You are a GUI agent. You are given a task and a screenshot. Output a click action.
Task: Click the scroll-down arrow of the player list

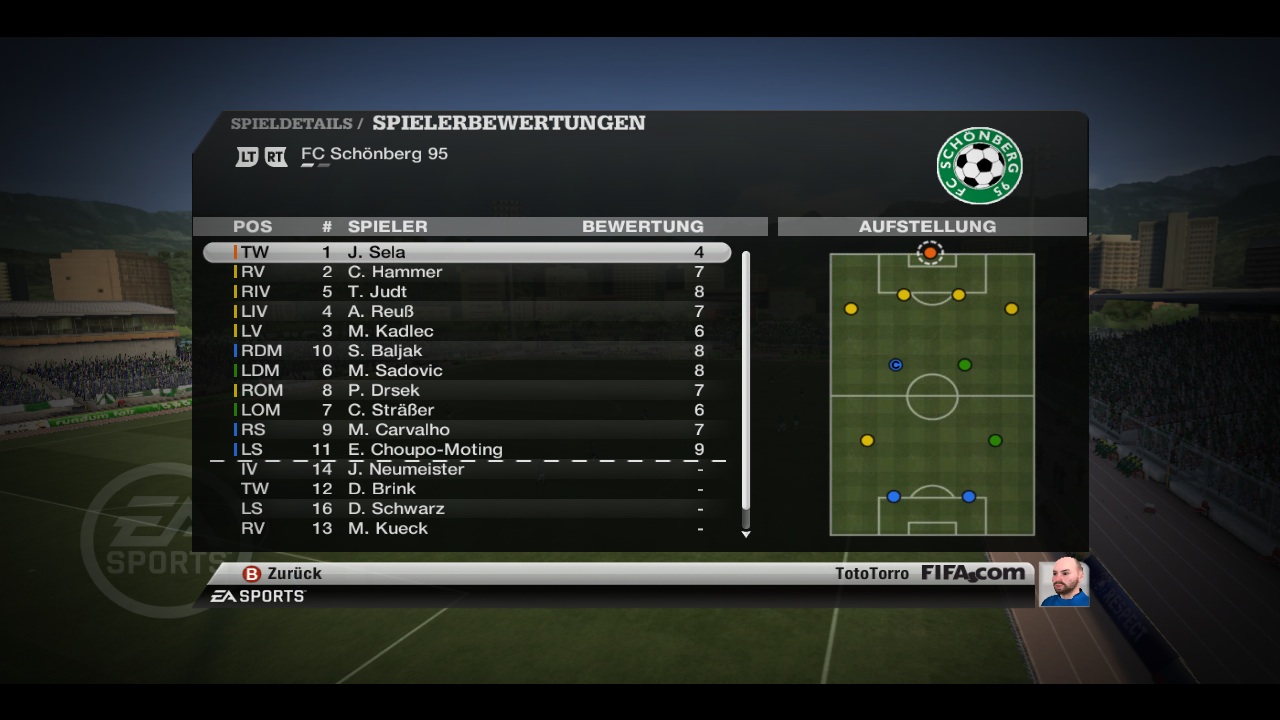(x=745, y=535)
